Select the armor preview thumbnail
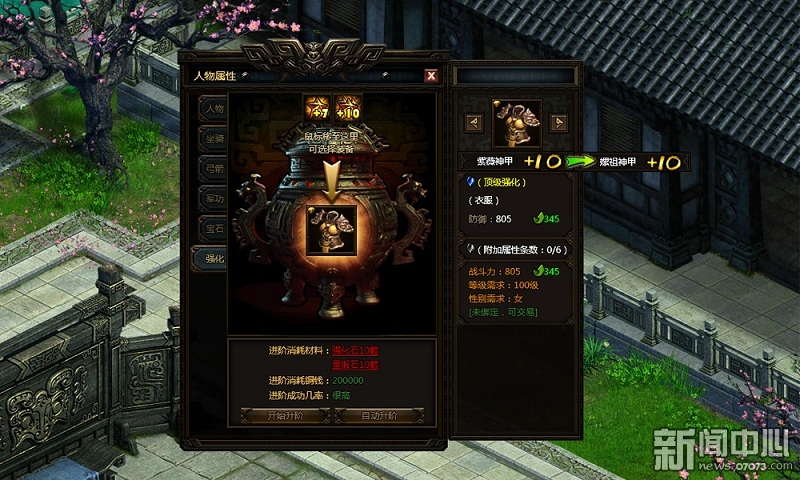Screen dimensions: 800x480 (516, 123)
